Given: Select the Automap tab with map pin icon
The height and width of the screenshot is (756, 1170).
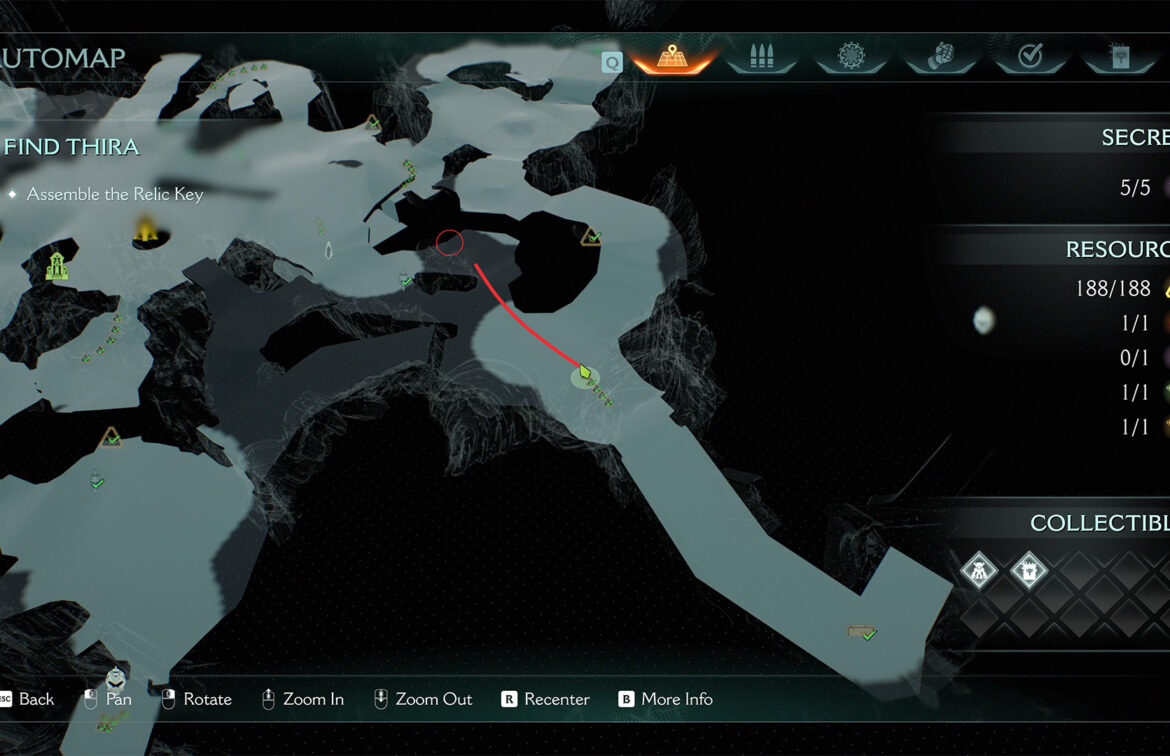Looking at the screenshot, I should tap(672, 57).
